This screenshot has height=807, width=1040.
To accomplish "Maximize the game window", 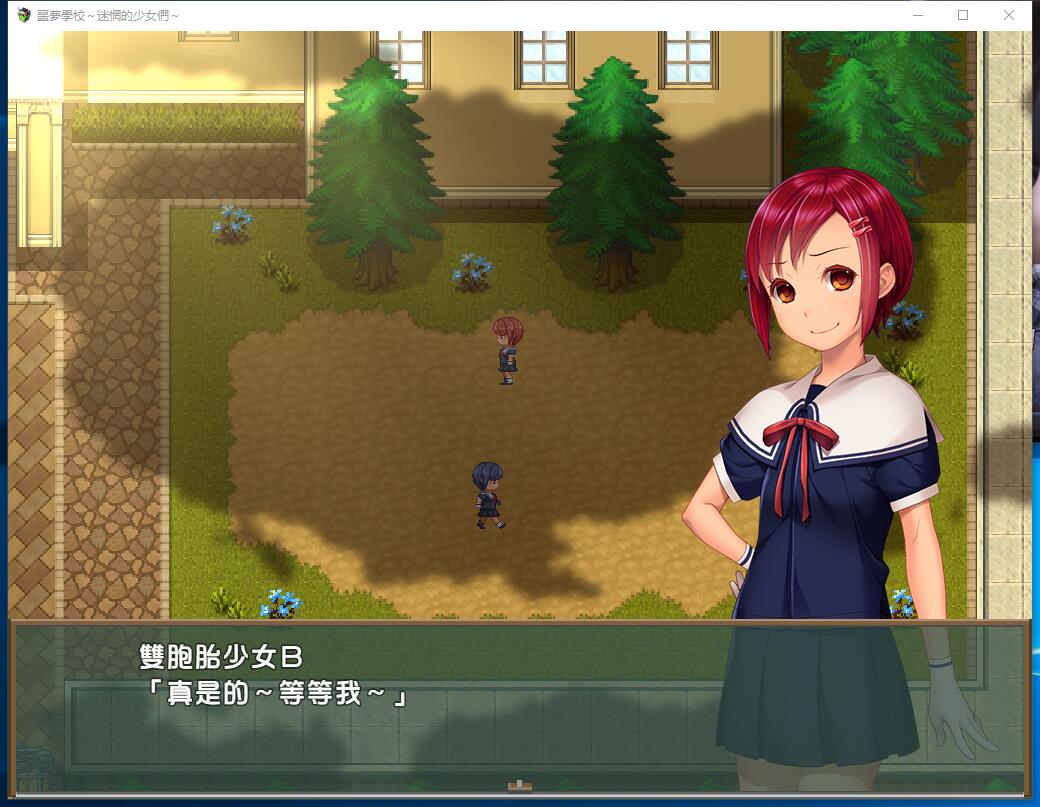I will tap(963, 15).
